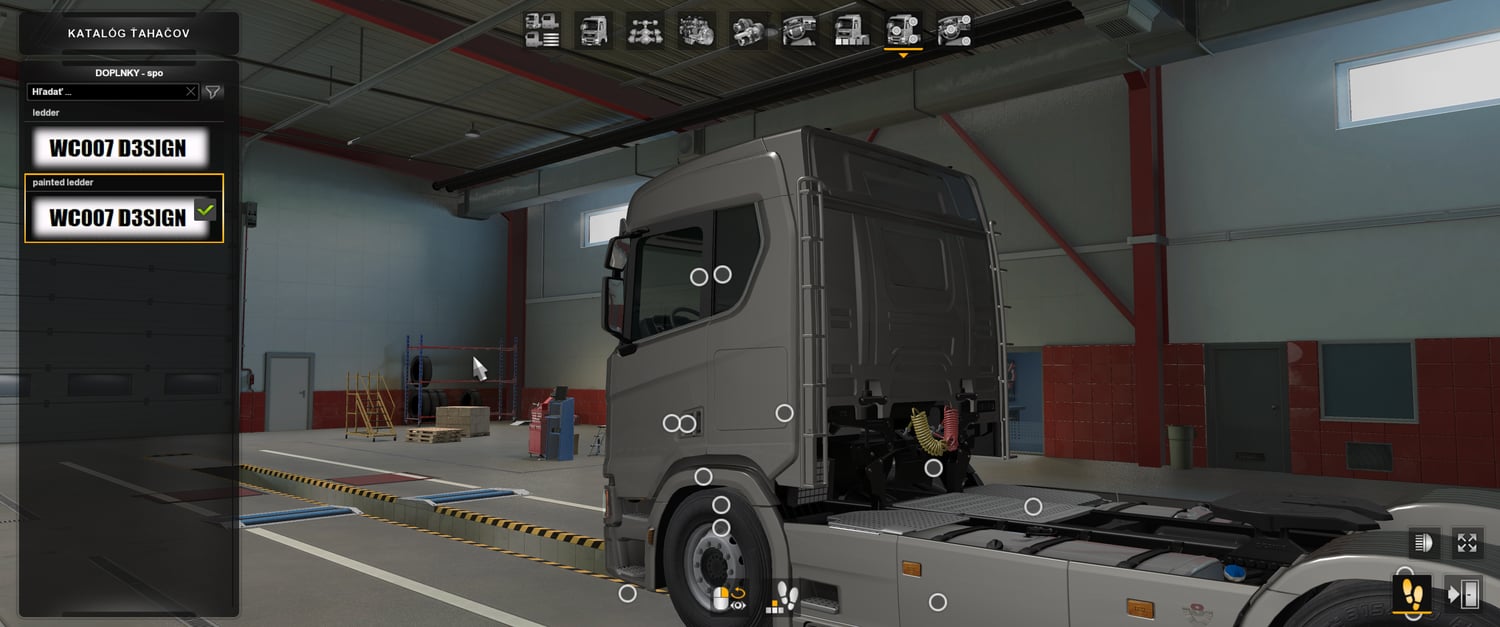Toggle the footsteps walk-around camera mode
Viewport: 1500px width, 627px height.
[x=1410, y=595]
